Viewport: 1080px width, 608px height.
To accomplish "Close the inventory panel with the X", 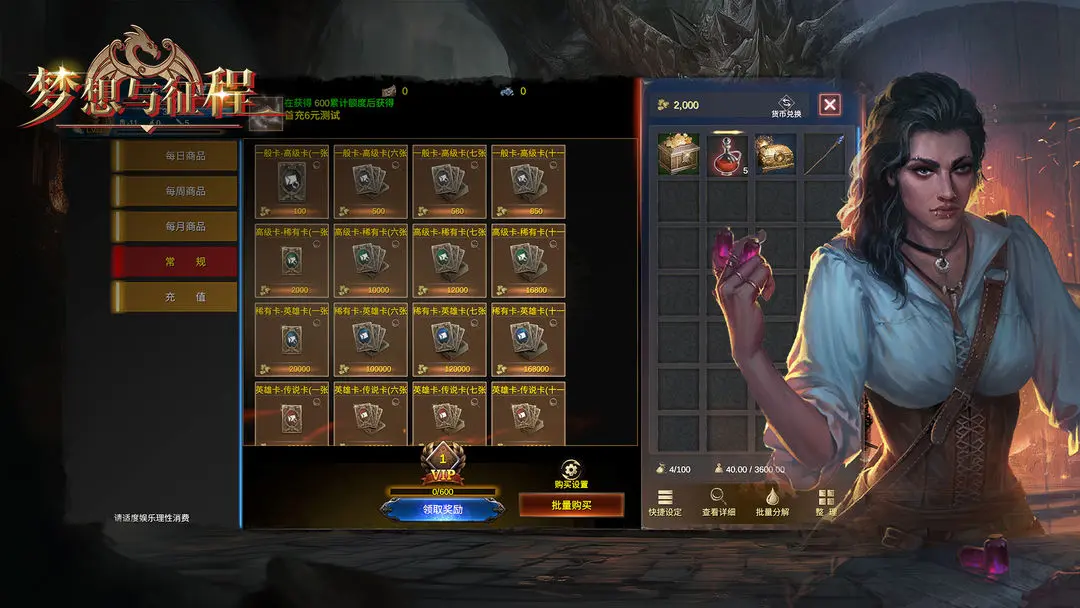I will [x=829, y=104].
